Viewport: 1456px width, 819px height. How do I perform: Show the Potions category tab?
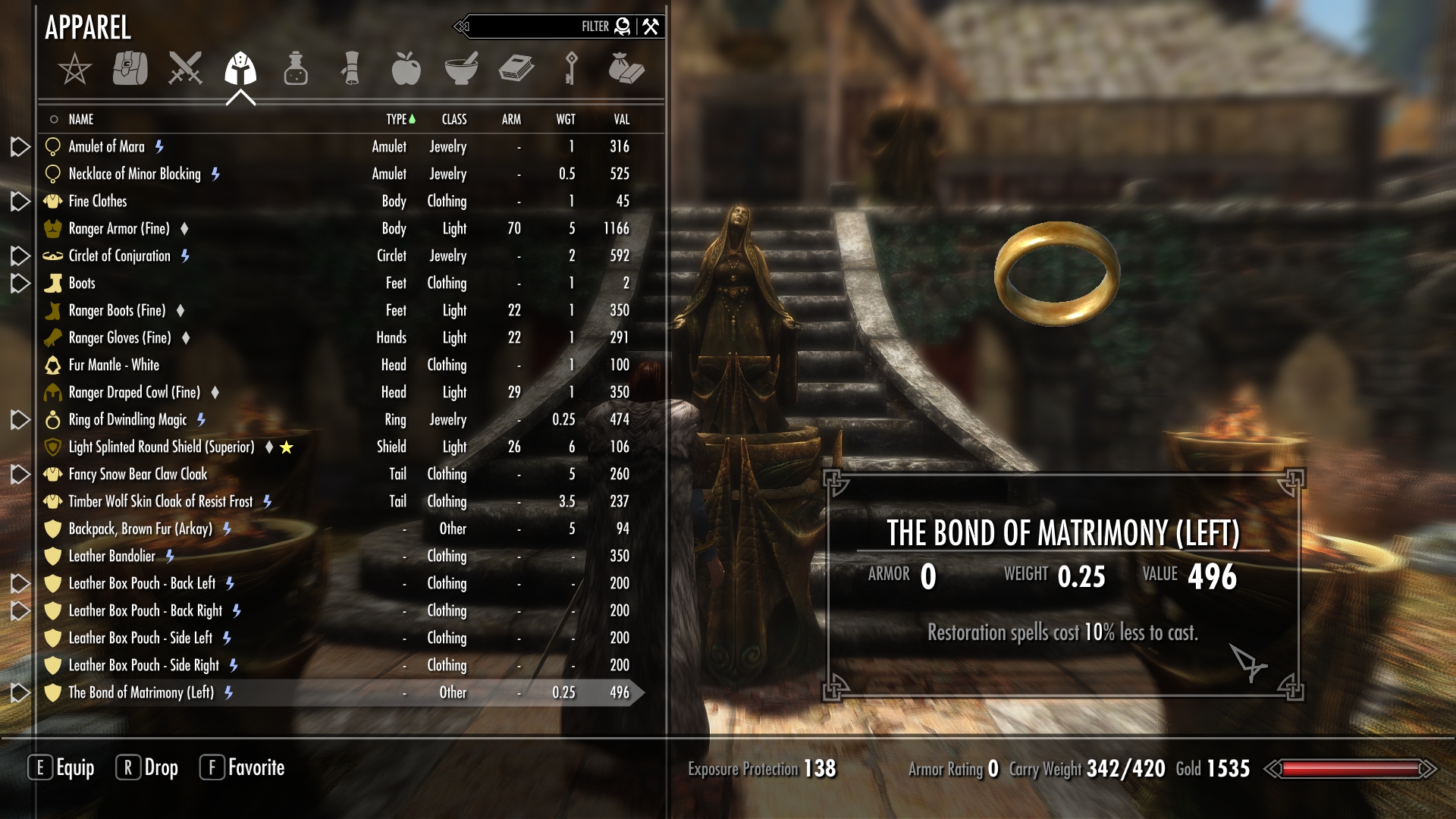click(296, 69)
